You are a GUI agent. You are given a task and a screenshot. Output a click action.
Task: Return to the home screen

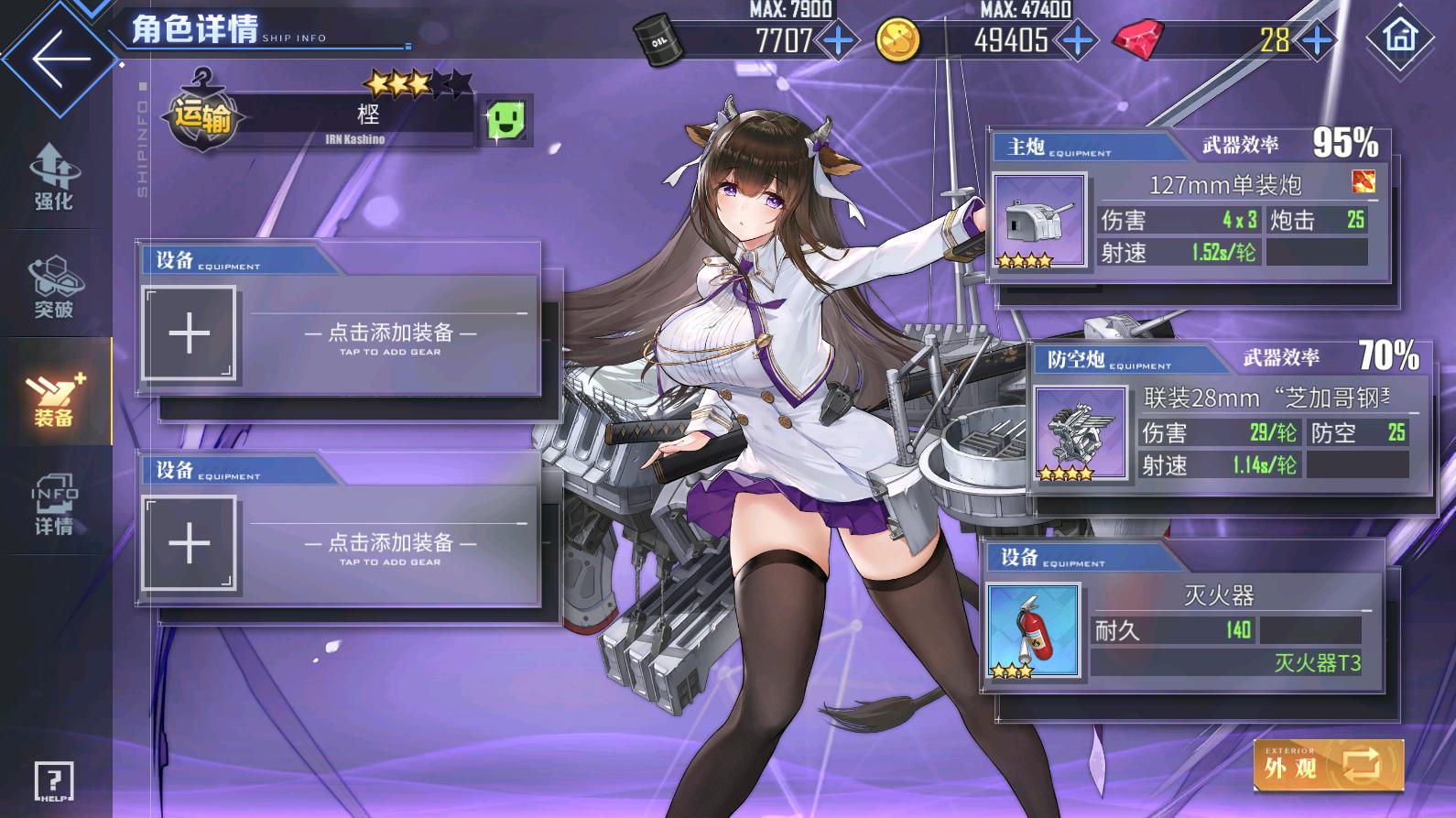point(1399,38)
